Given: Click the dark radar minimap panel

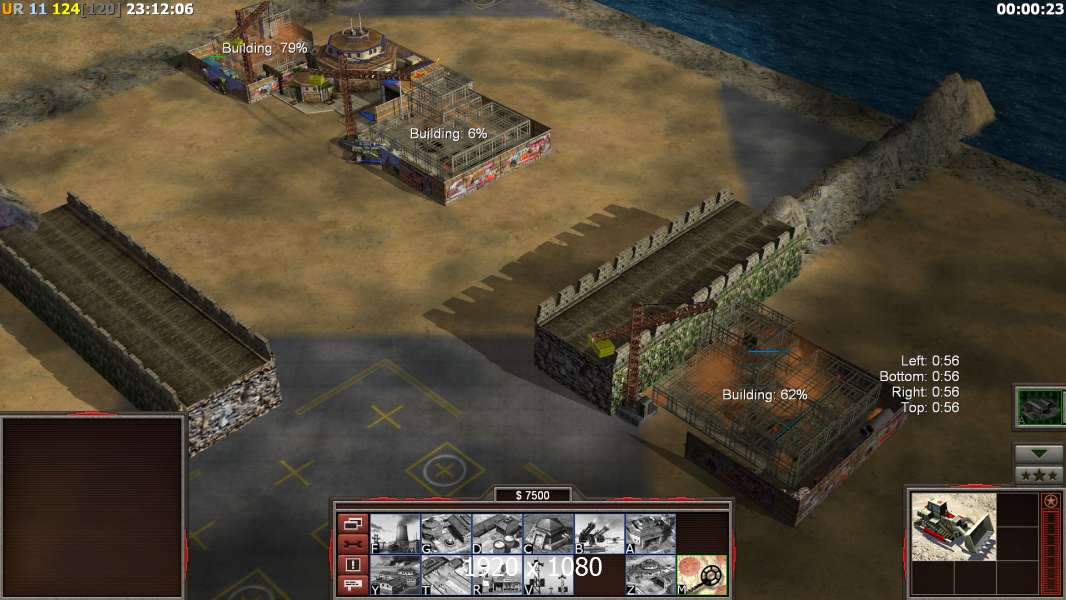Looking at the screenshot, I should click(x=93, y=506).
